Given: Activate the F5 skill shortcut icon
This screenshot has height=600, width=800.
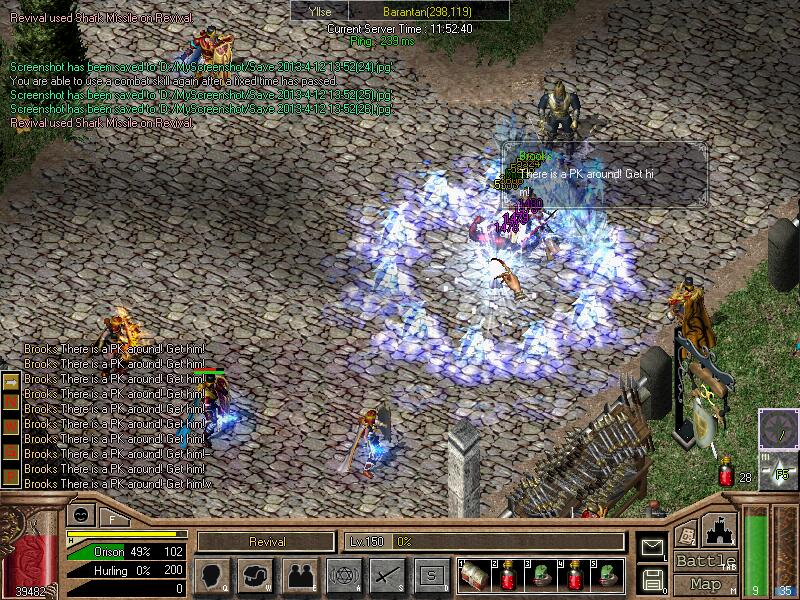Looking at the screenshot, I should 779,471.
